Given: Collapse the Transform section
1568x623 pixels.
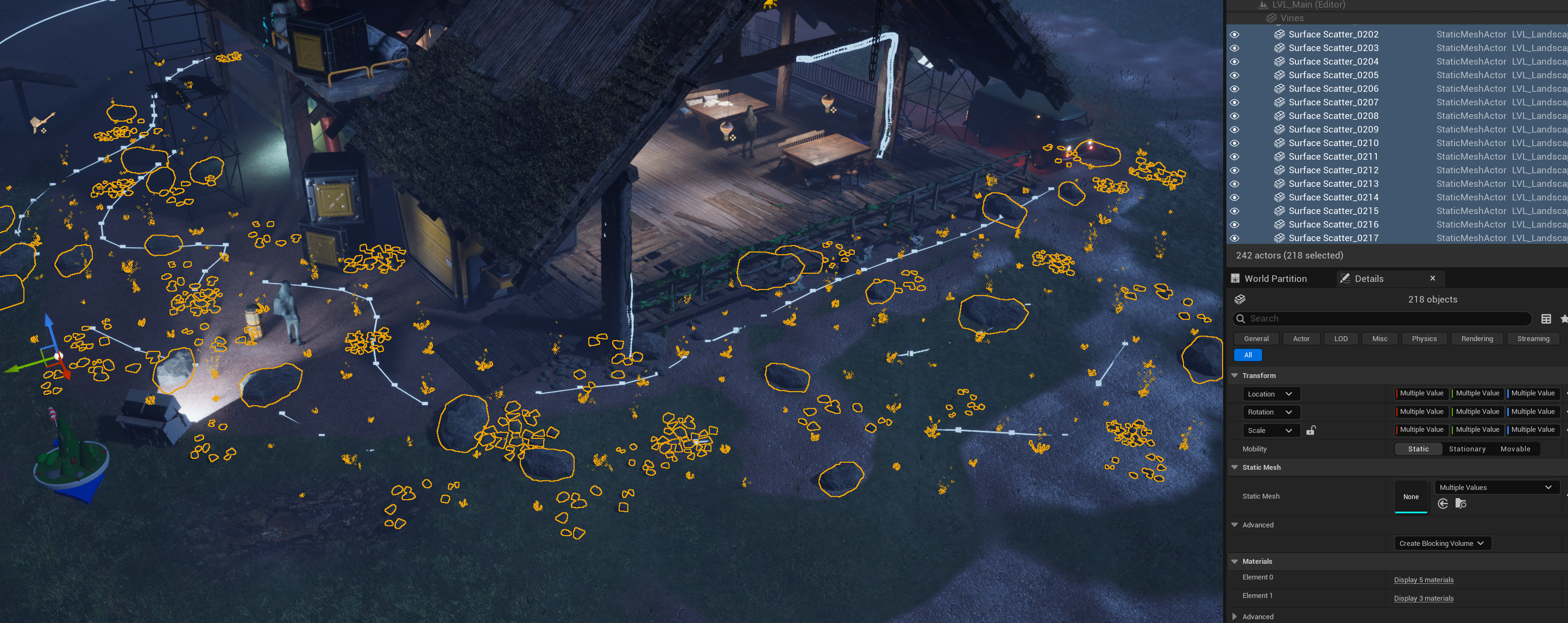Looking at the screenshot, I should [x=1235, y=376].
